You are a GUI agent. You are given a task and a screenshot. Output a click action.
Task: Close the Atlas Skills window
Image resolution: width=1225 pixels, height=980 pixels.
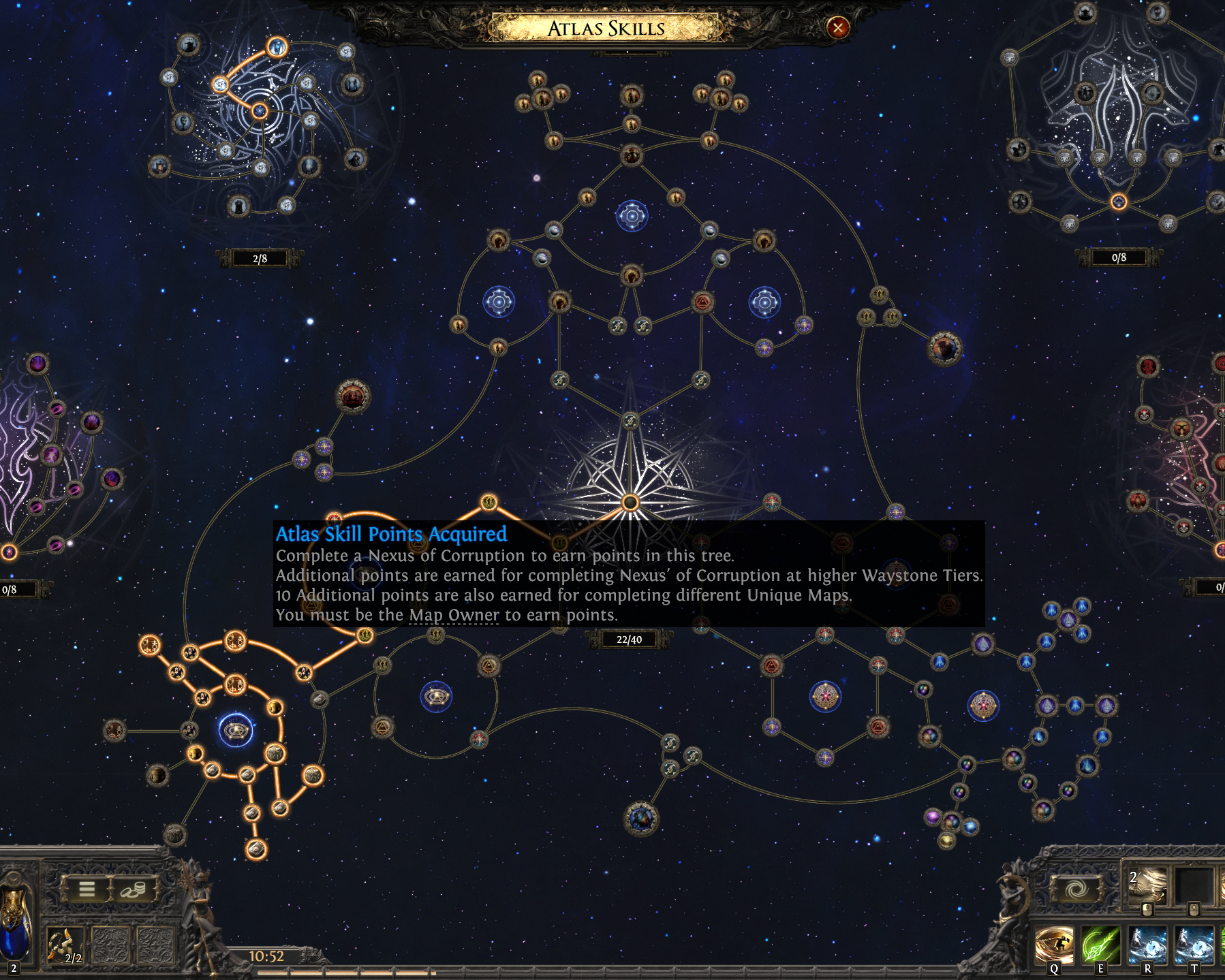point(838,28)
